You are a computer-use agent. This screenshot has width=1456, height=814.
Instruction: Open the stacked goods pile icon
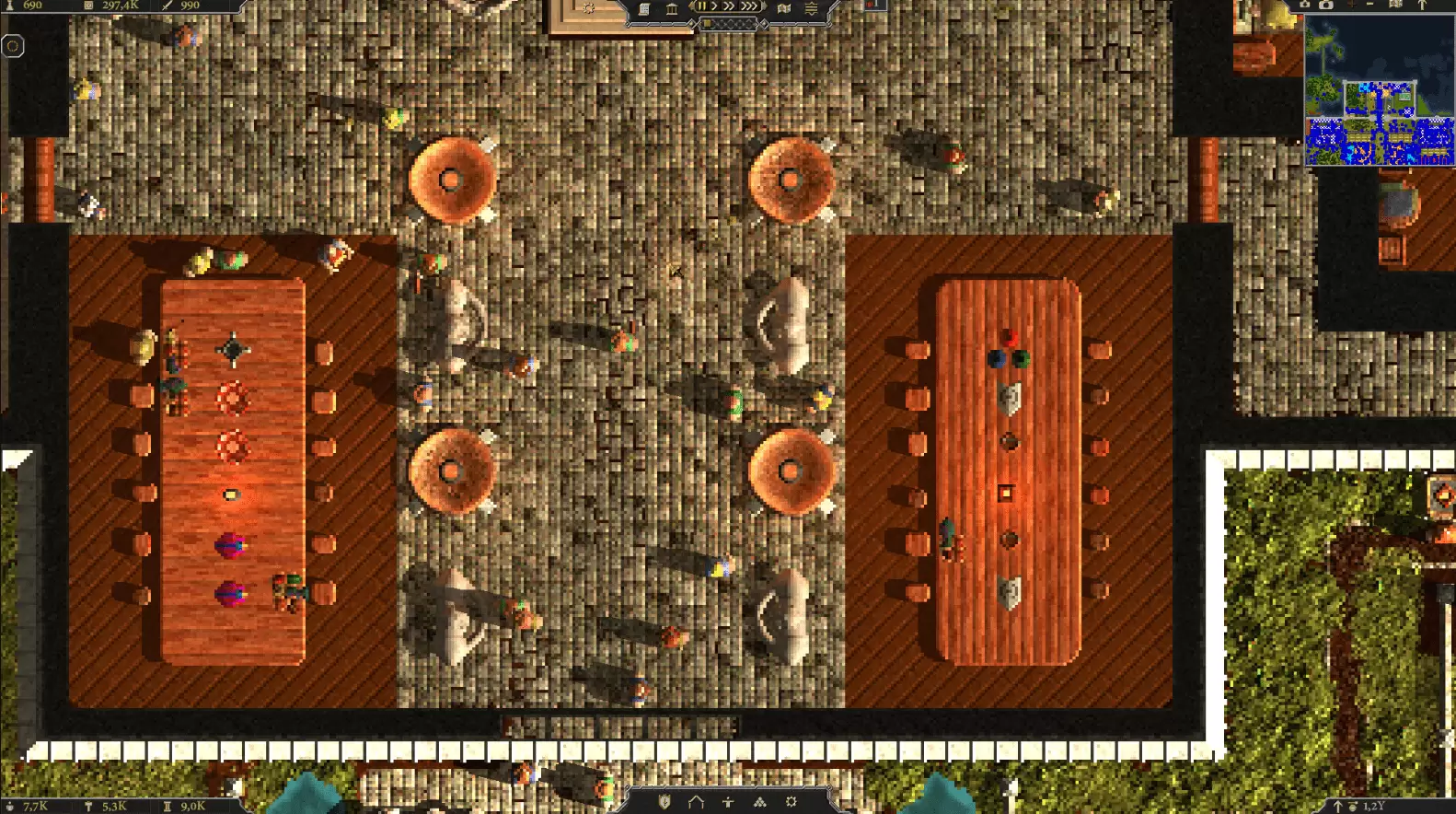pyautogui.click(x=759, y=802)
